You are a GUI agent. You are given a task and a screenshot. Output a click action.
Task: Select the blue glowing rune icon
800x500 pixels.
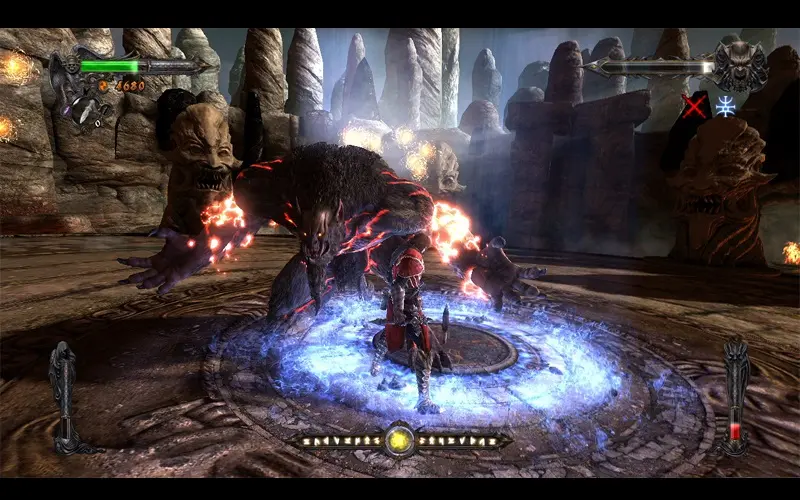point(725,105)
